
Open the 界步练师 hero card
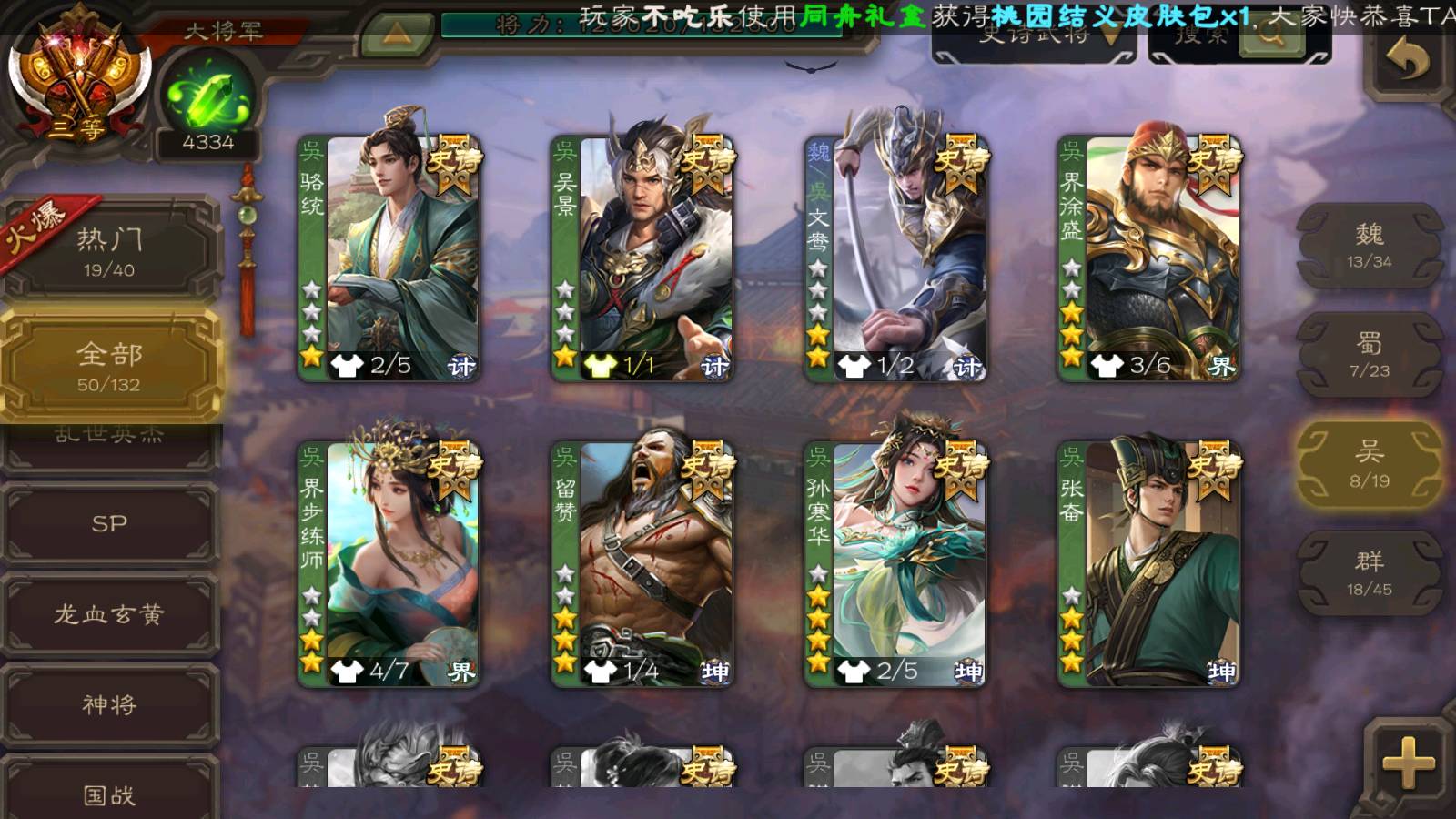tap(389, 564)
